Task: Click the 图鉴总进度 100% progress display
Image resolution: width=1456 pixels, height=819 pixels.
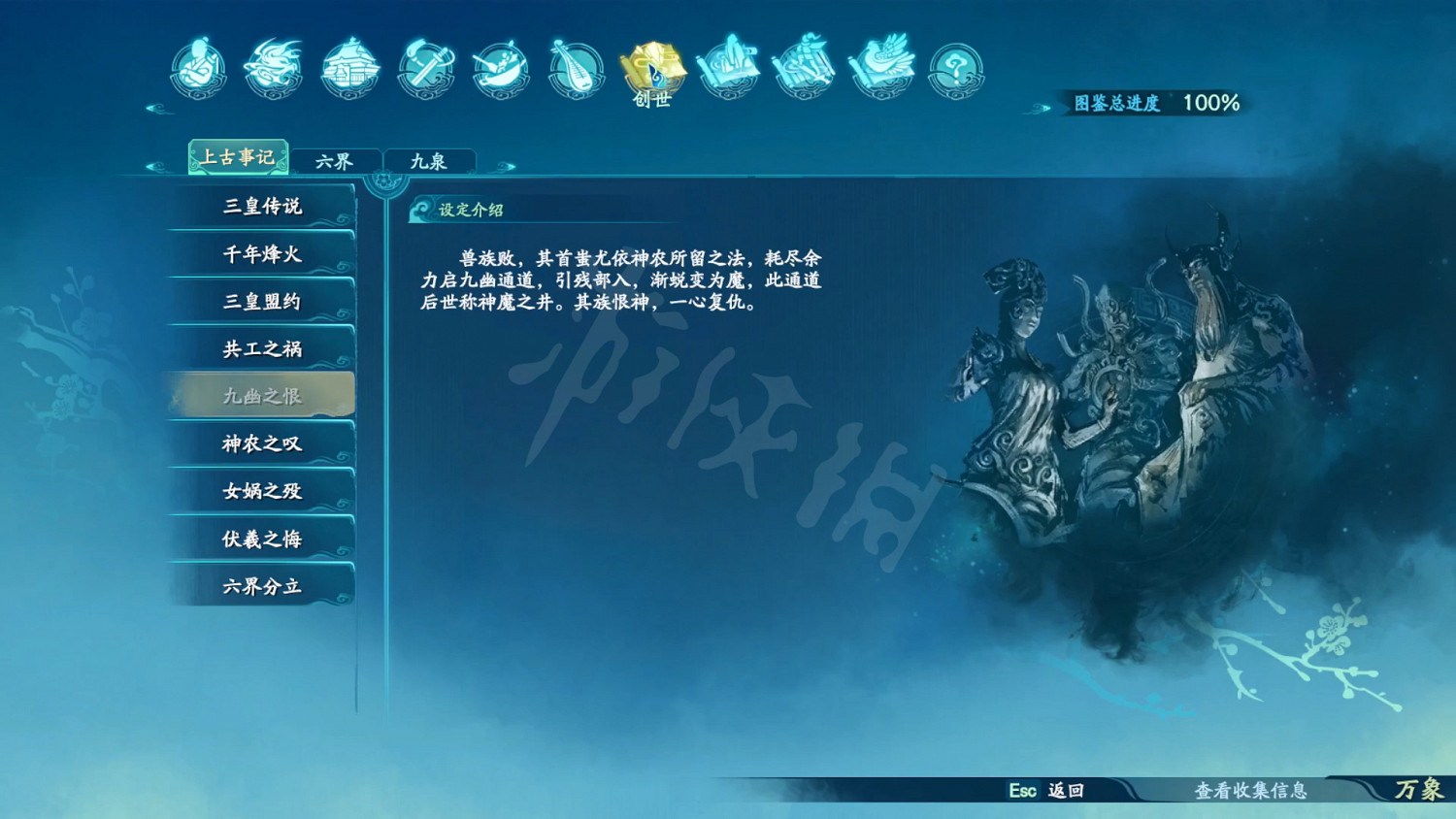Action: pos(1155,102)
